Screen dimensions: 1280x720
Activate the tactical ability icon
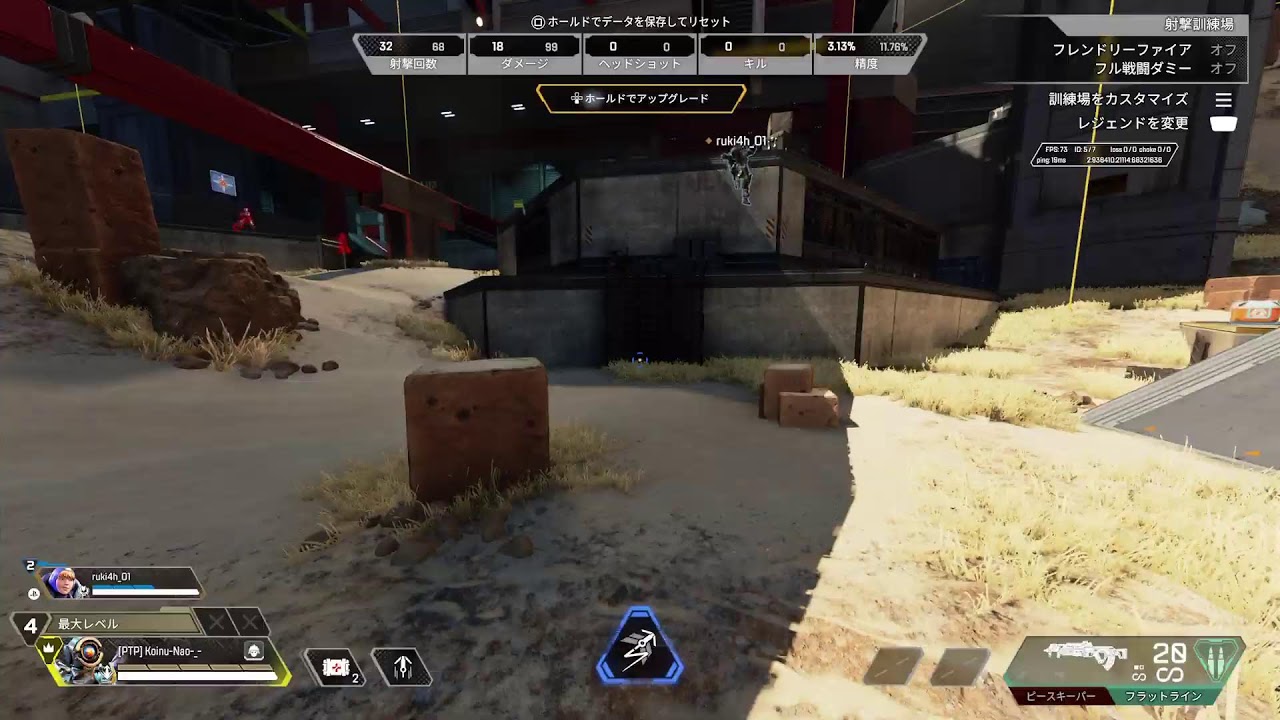coord(402,667)
